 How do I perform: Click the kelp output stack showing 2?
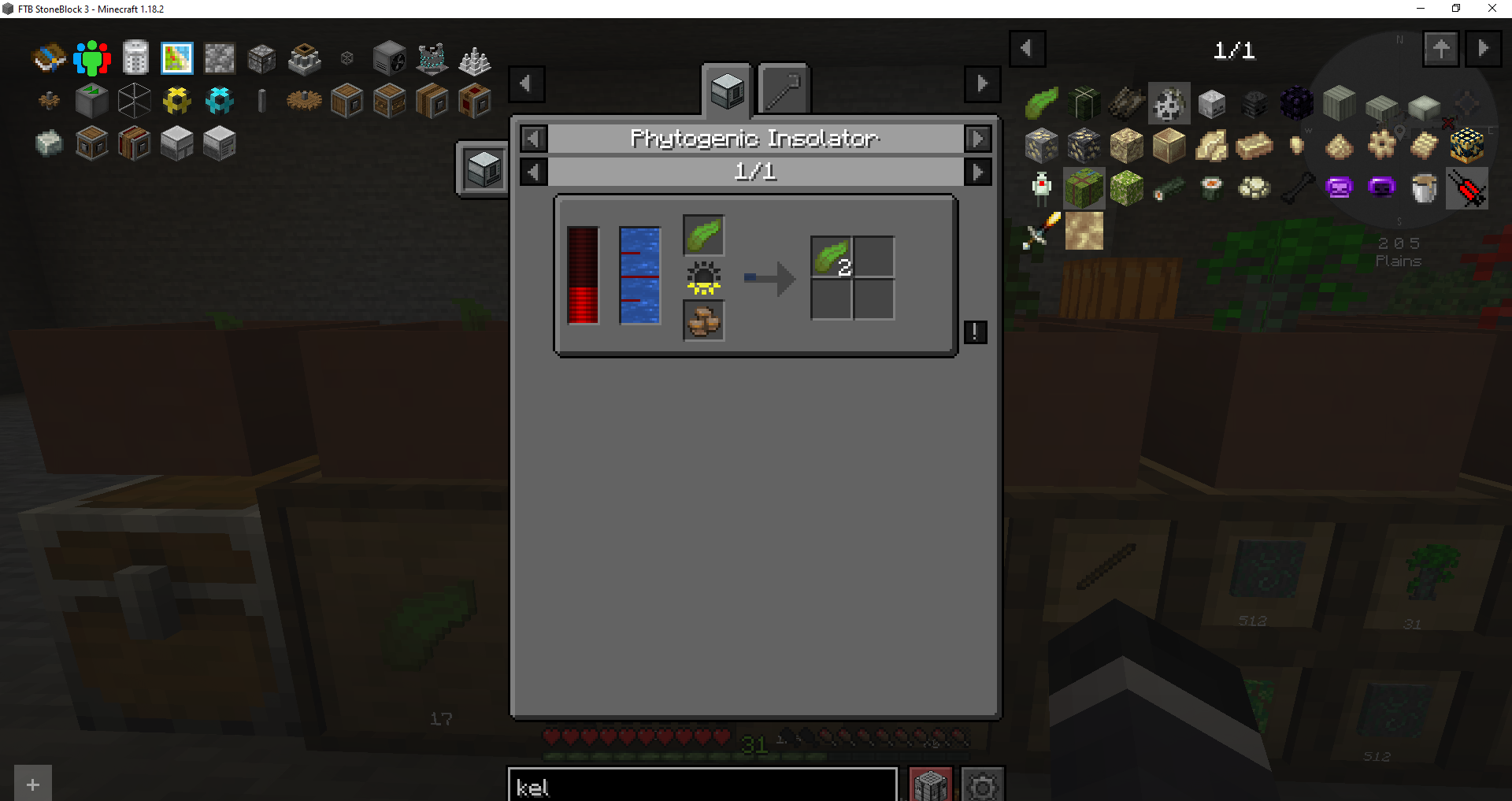point(831,256)
